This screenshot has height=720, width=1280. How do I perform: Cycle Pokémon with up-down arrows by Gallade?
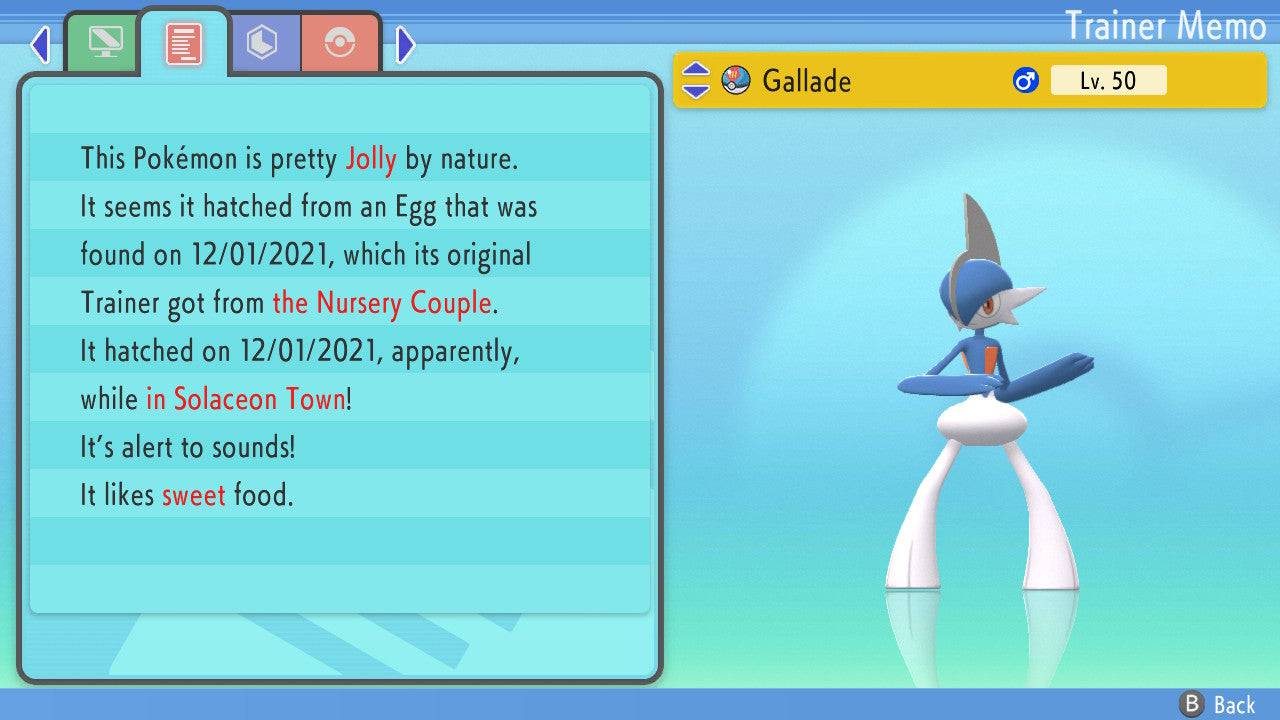[x=695, y=81]
